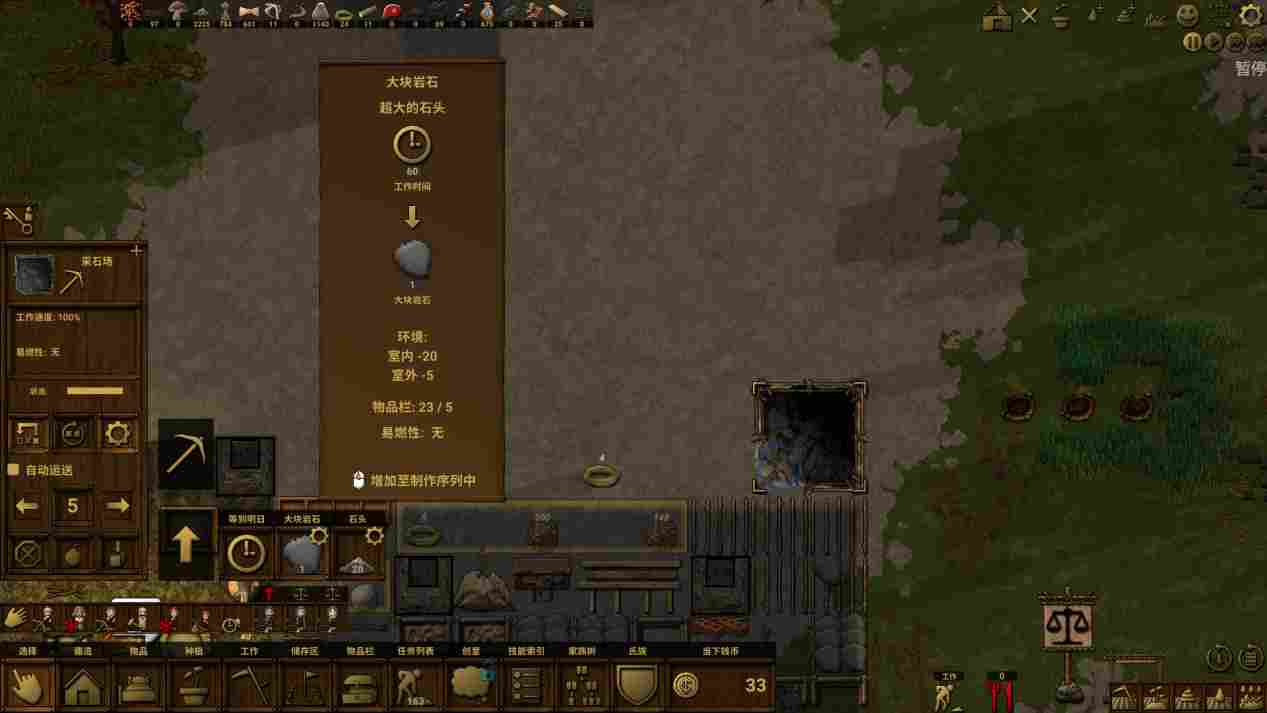The height and width of the screenshot is (713, 1267).
Task: Open settings with the top-right gear icon
Action: pyautogui.click(x=1250, y=14)
